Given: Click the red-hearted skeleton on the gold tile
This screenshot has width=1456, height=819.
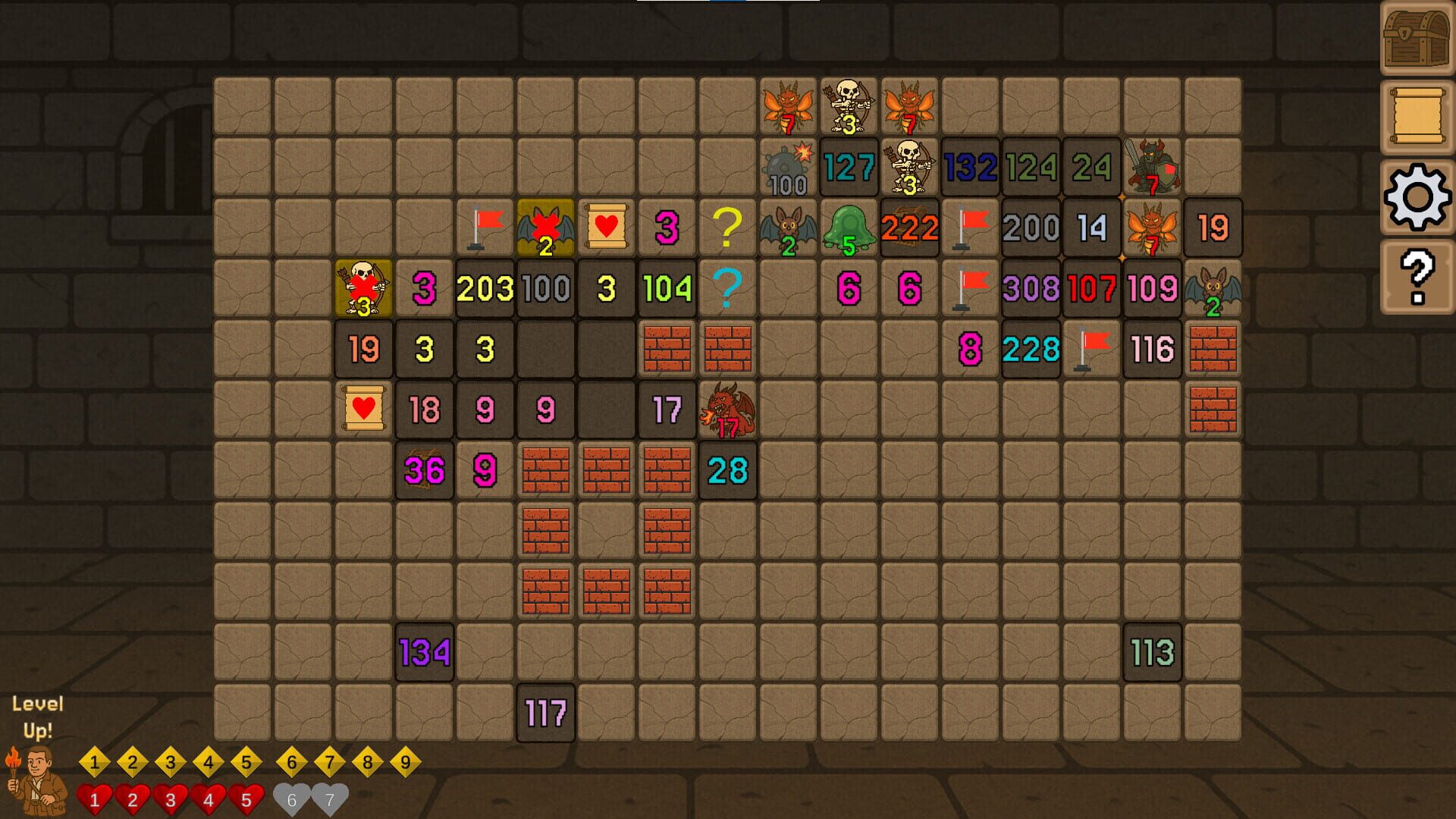Looking at the screenshot, I should (362, 288).
